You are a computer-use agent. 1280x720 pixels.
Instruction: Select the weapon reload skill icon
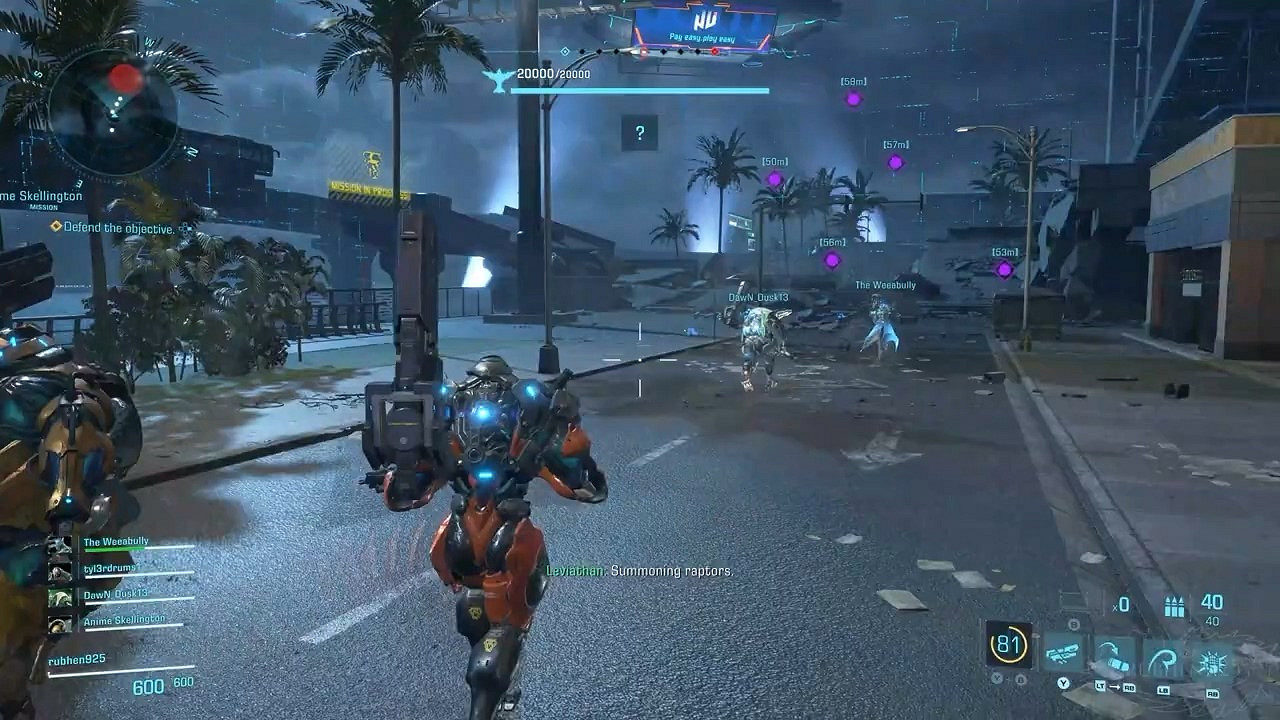coord(1062,655)
